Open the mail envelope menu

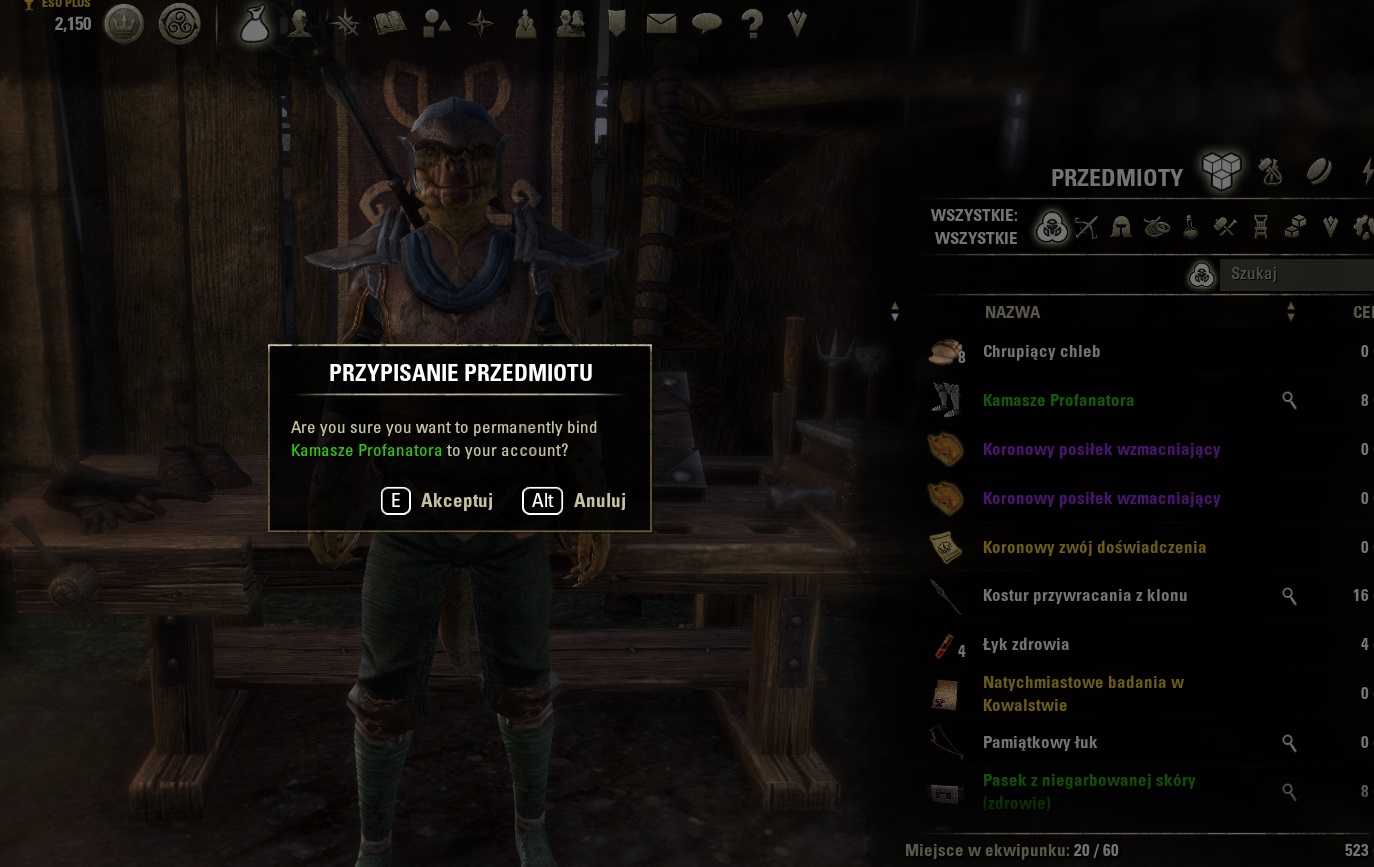pos(661,23)
